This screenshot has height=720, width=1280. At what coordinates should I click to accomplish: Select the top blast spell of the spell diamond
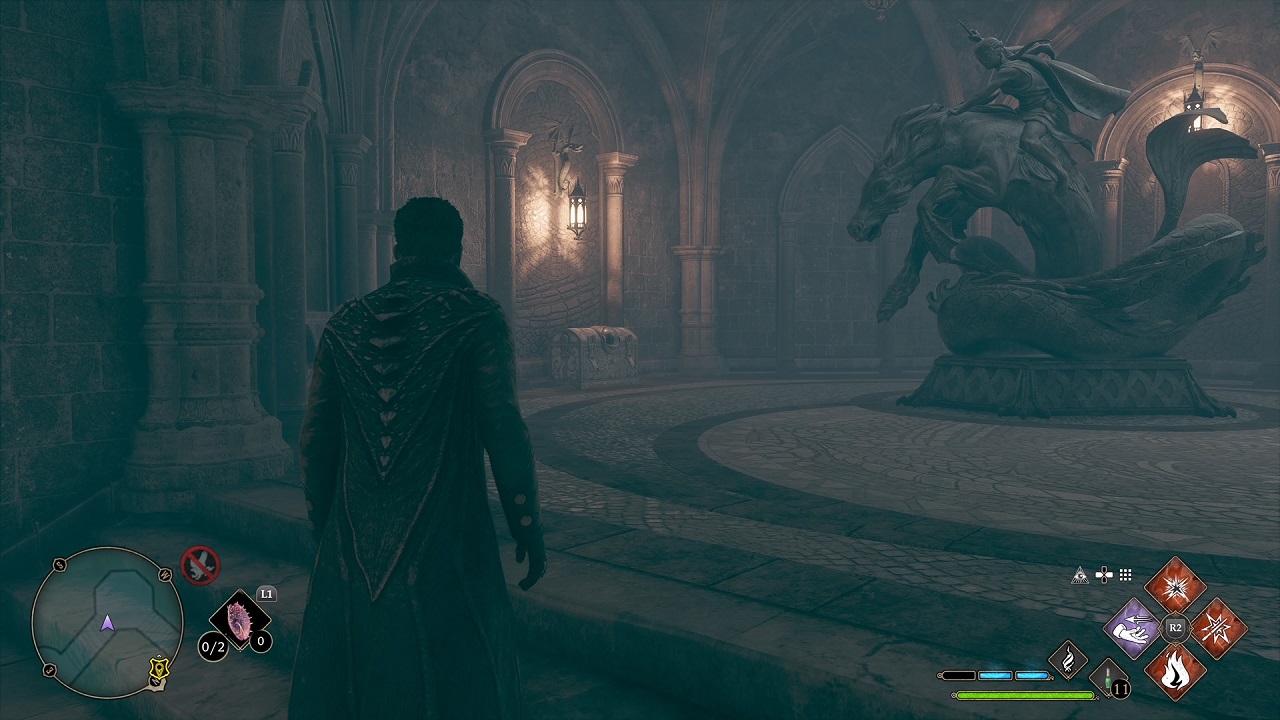[x=1176, y=588]
